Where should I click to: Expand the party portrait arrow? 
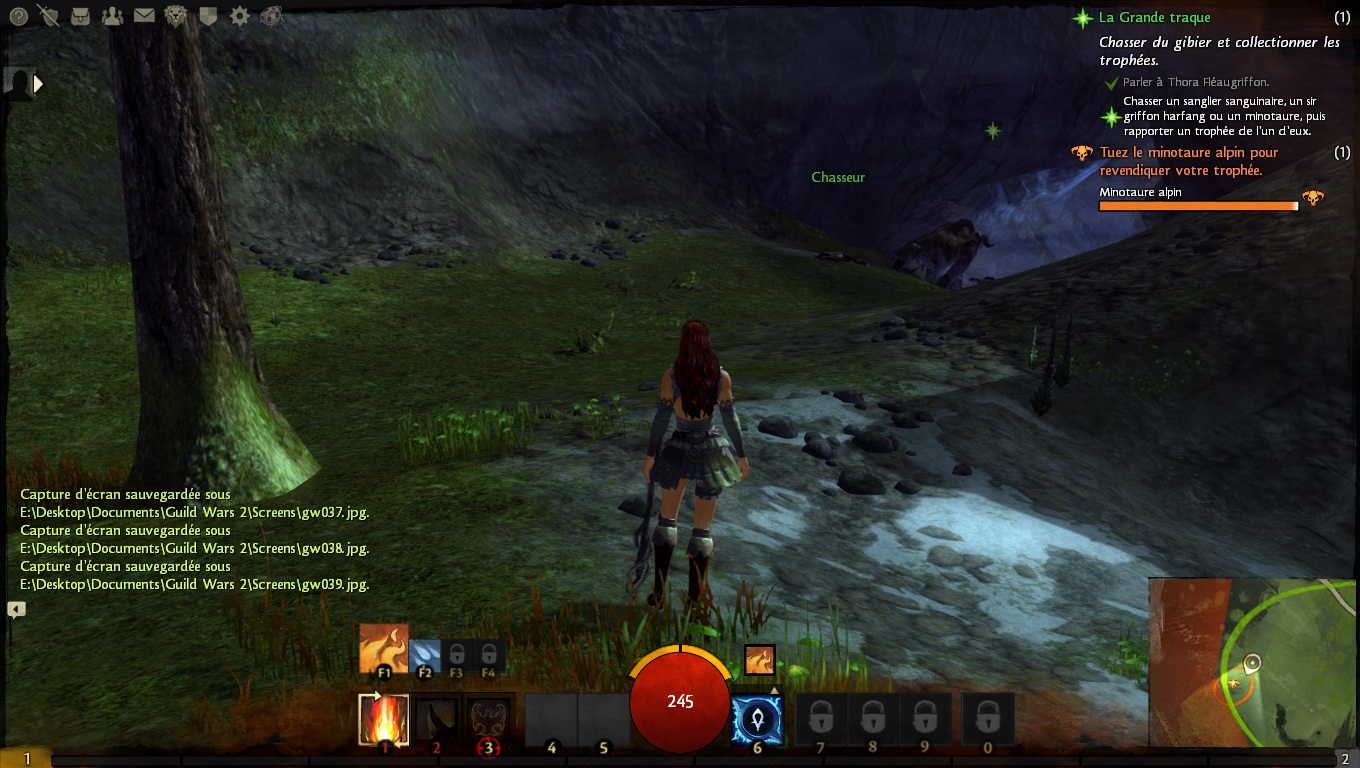pos(39,84)
